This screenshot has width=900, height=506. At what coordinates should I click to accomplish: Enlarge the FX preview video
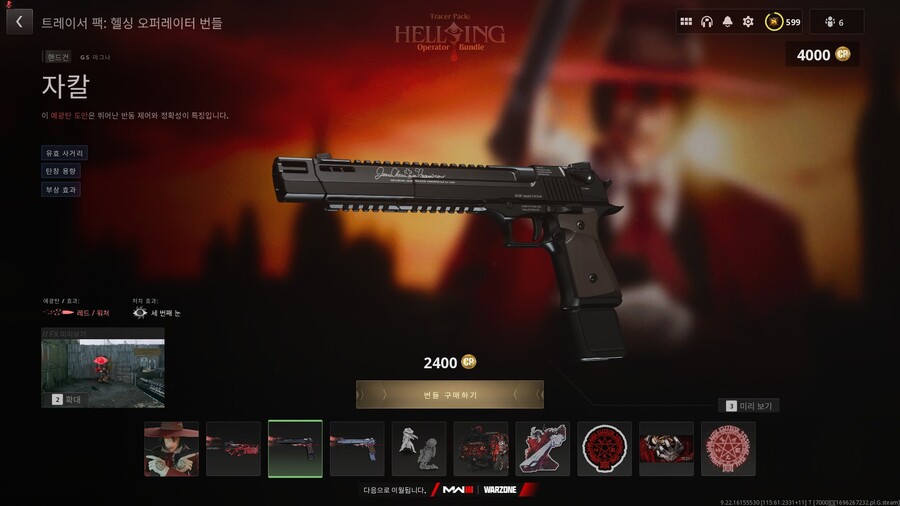coord(102,367)
